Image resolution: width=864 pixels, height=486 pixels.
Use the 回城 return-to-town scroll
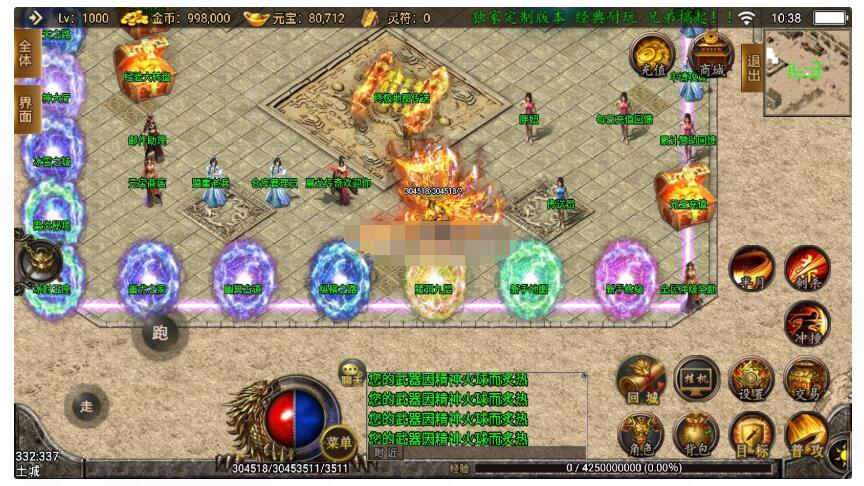641,380
